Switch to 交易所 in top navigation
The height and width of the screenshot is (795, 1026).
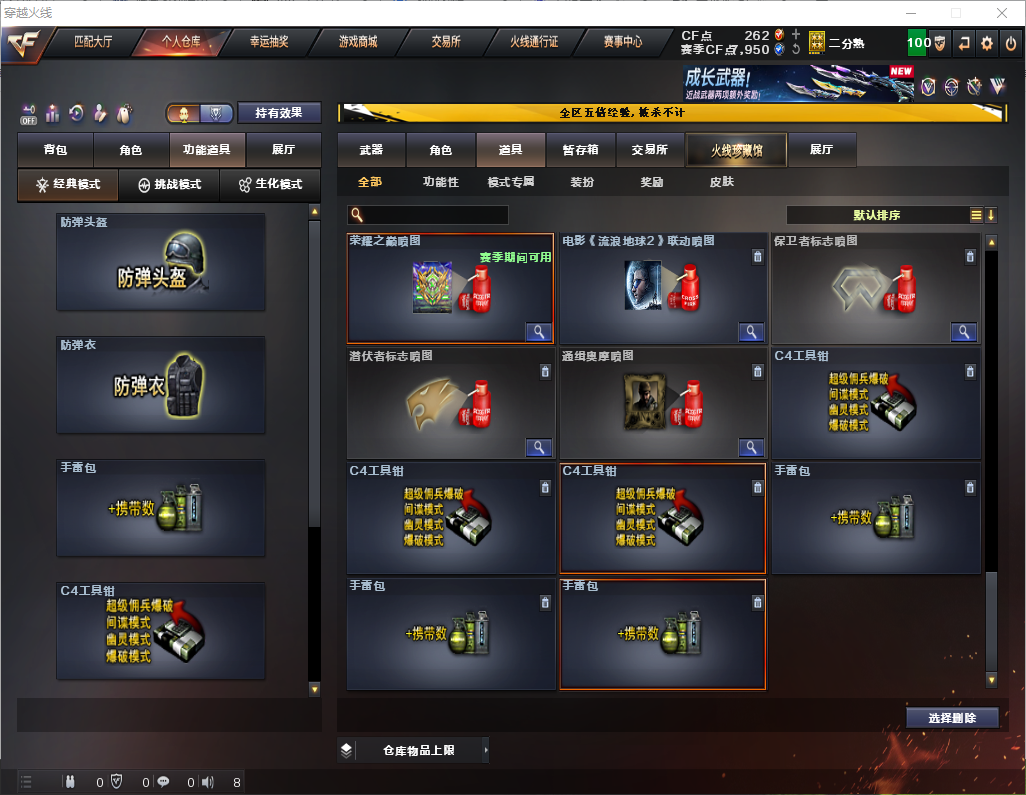[446, 42]
